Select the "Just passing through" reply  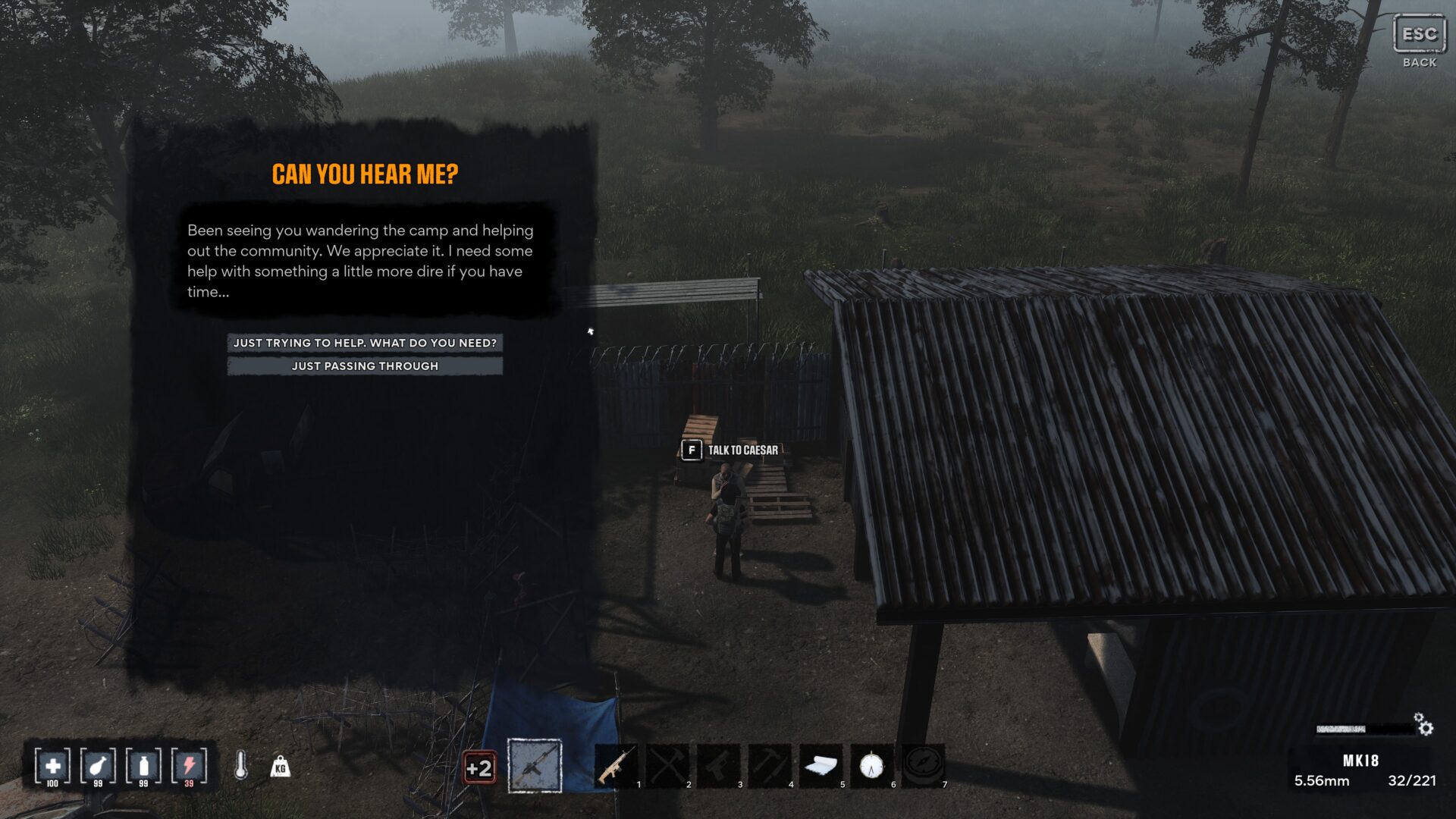point(365,366)
